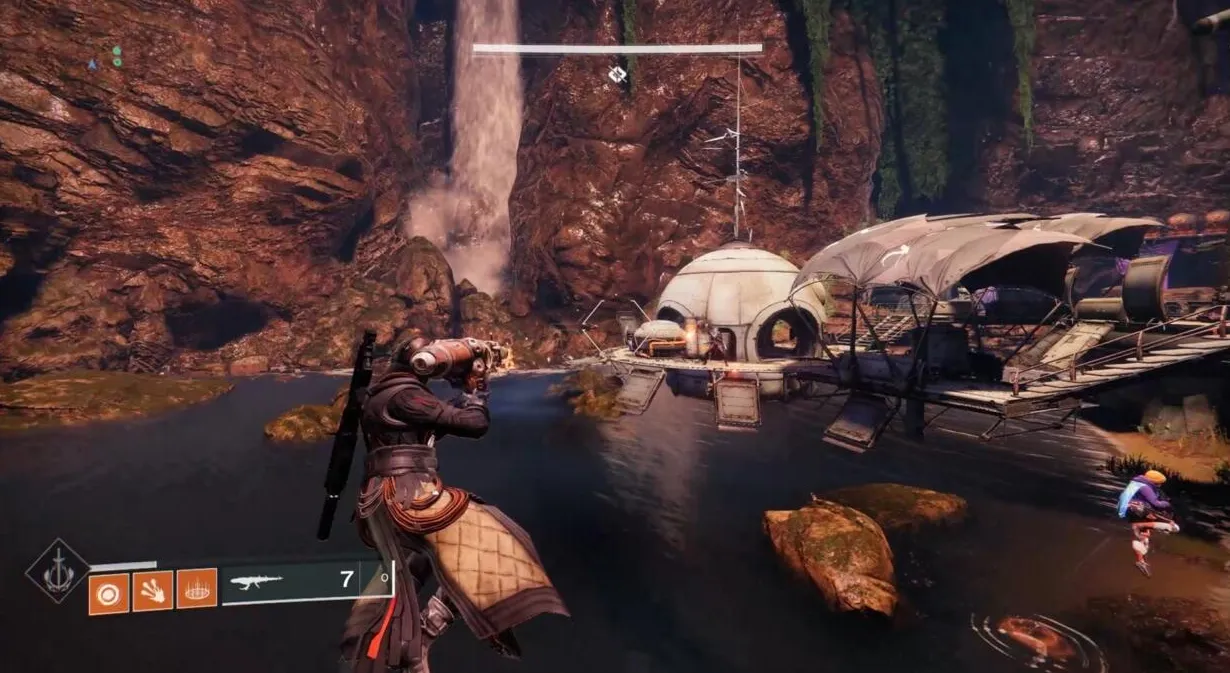
Task: Click the diamond waypoint marker under the compass
Action: [617, 73]
